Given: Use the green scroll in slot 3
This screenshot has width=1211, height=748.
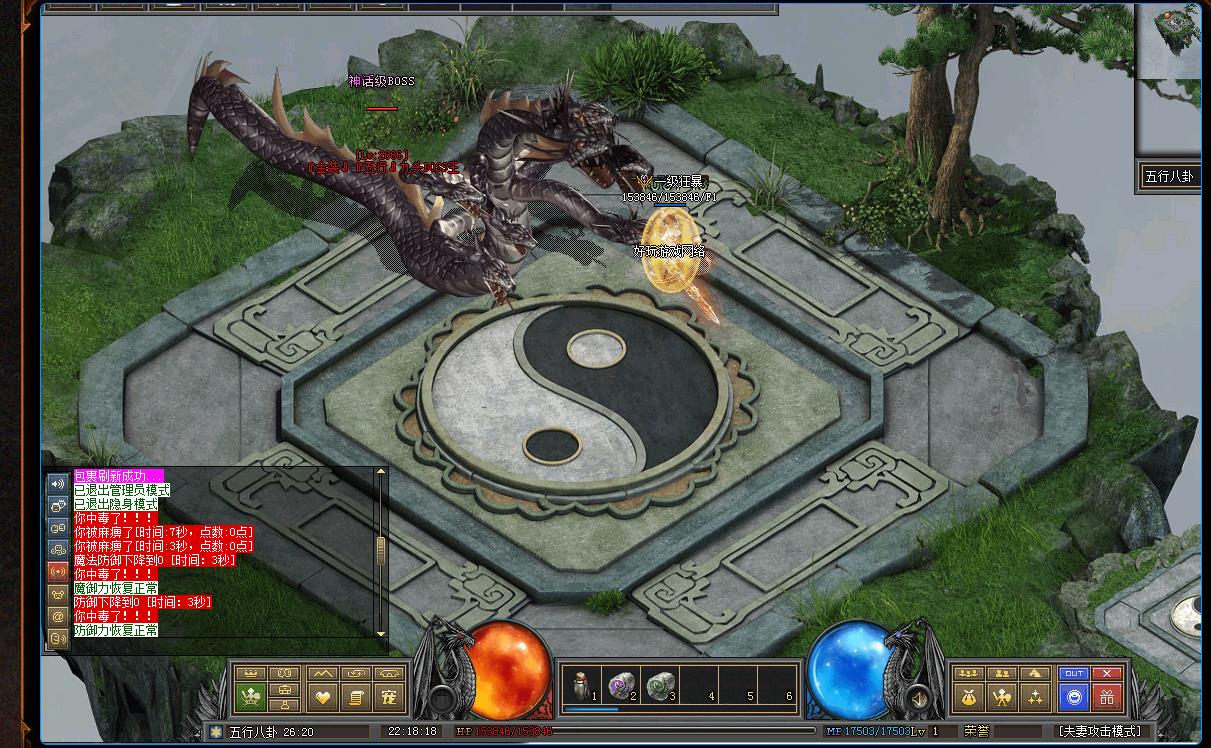Looking at the screenshot, I should [660, 685].
